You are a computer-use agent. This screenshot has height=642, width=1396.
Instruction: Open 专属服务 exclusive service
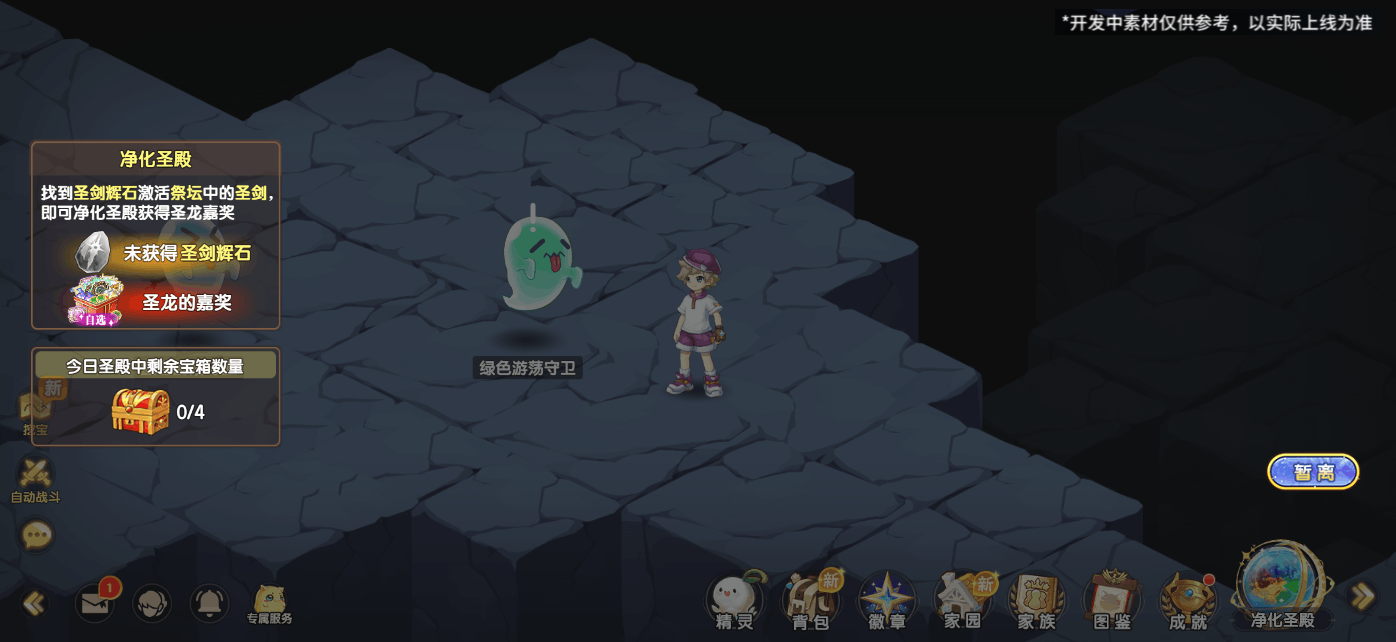[x=269, y=604]
